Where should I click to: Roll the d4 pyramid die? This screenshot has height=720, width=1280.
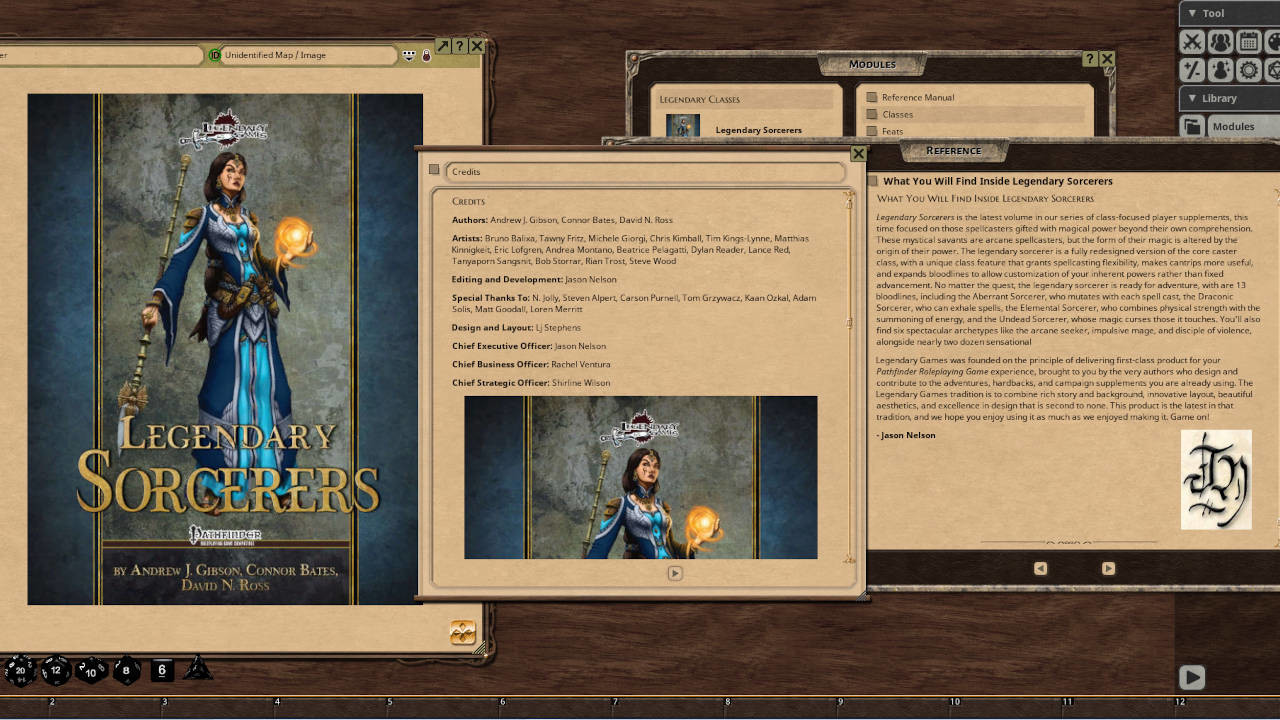pos(198,670)
